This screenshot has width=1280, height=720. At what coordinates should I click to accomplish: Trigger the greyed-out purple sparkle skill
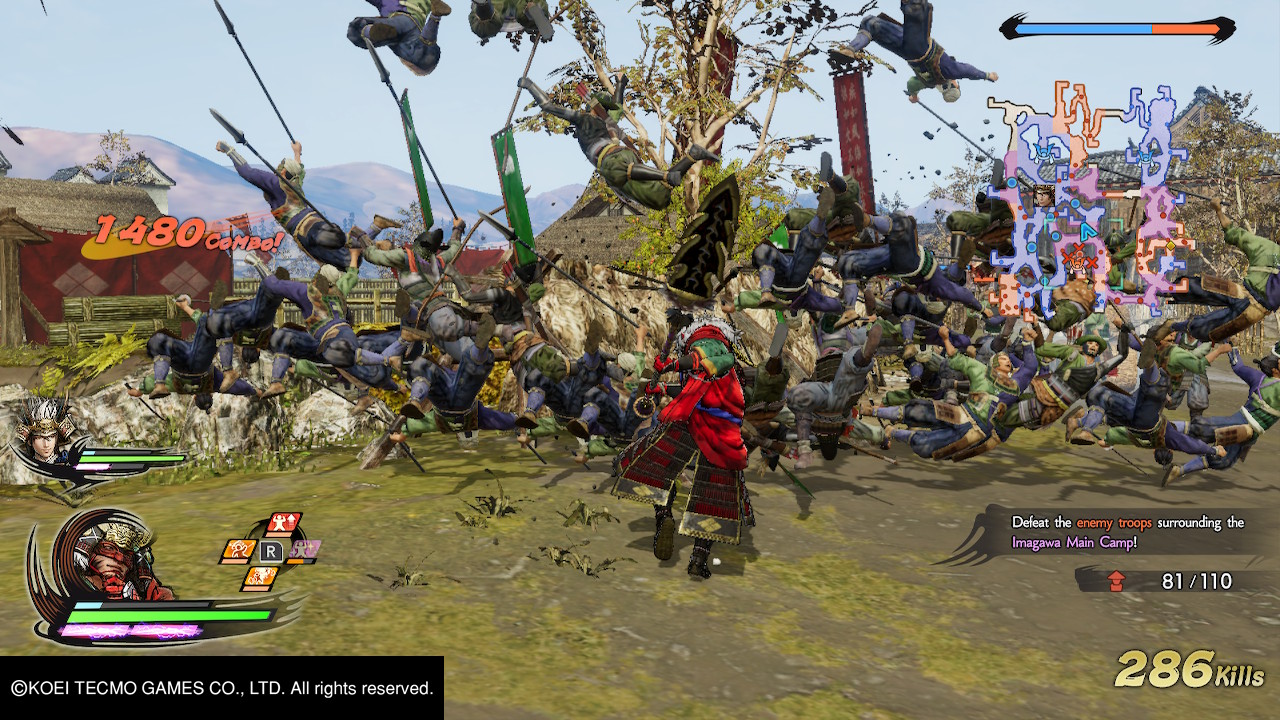pos(304,550)
